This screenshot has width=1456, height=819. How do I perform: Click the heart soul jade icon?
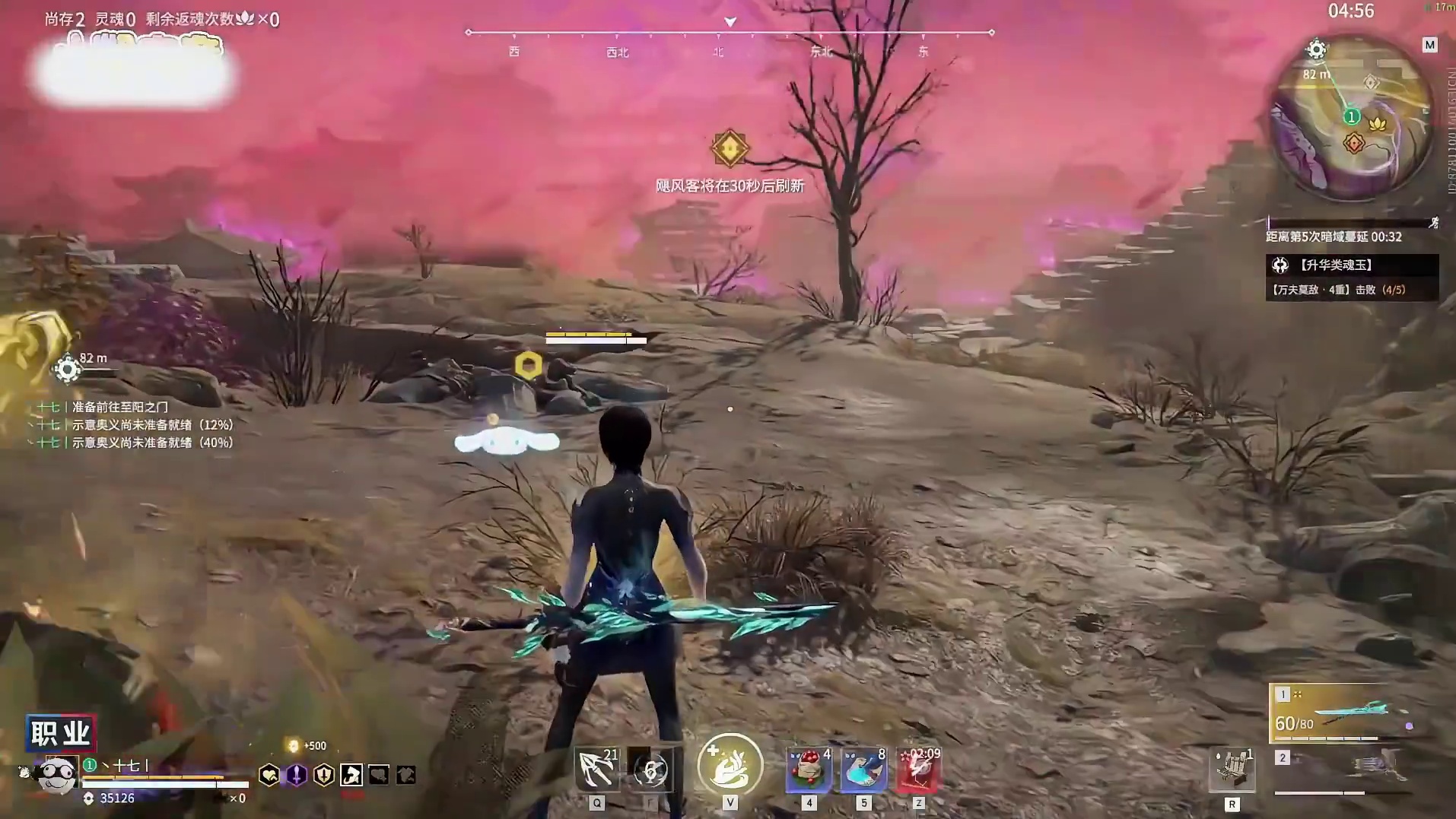pos(269,775)
